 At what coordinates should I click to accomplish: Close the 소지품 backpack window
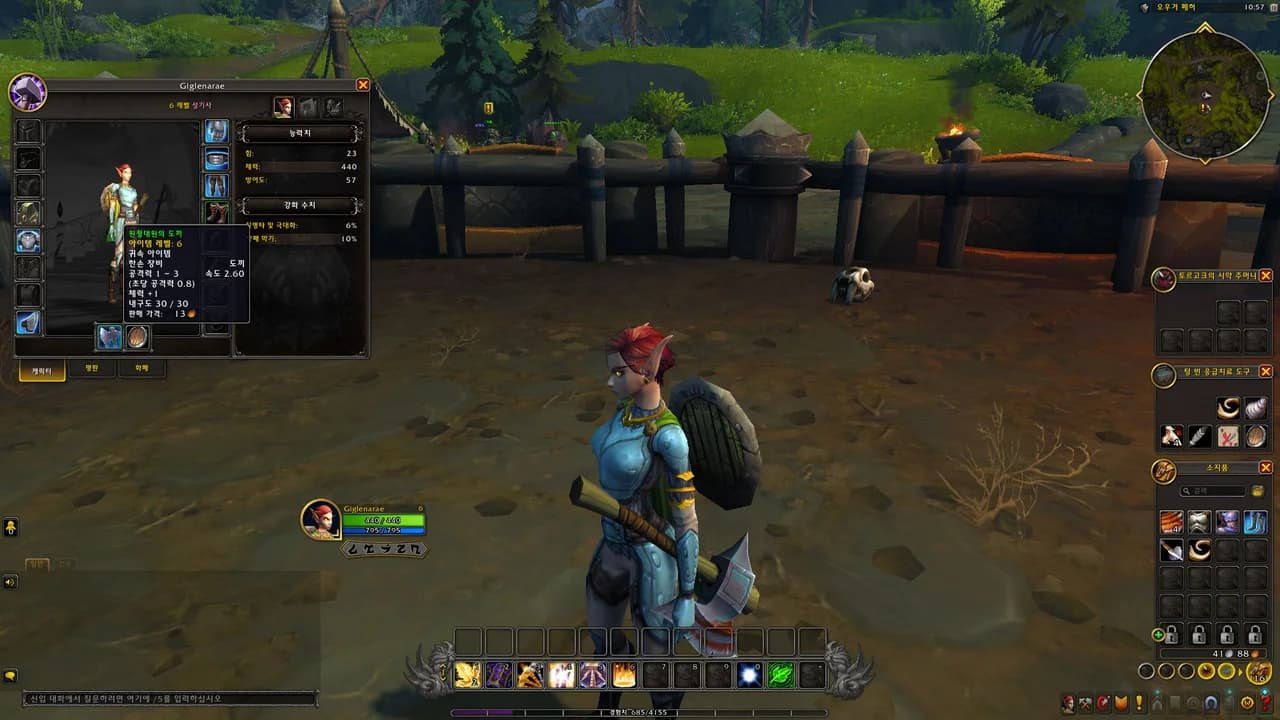(1265, 468)
